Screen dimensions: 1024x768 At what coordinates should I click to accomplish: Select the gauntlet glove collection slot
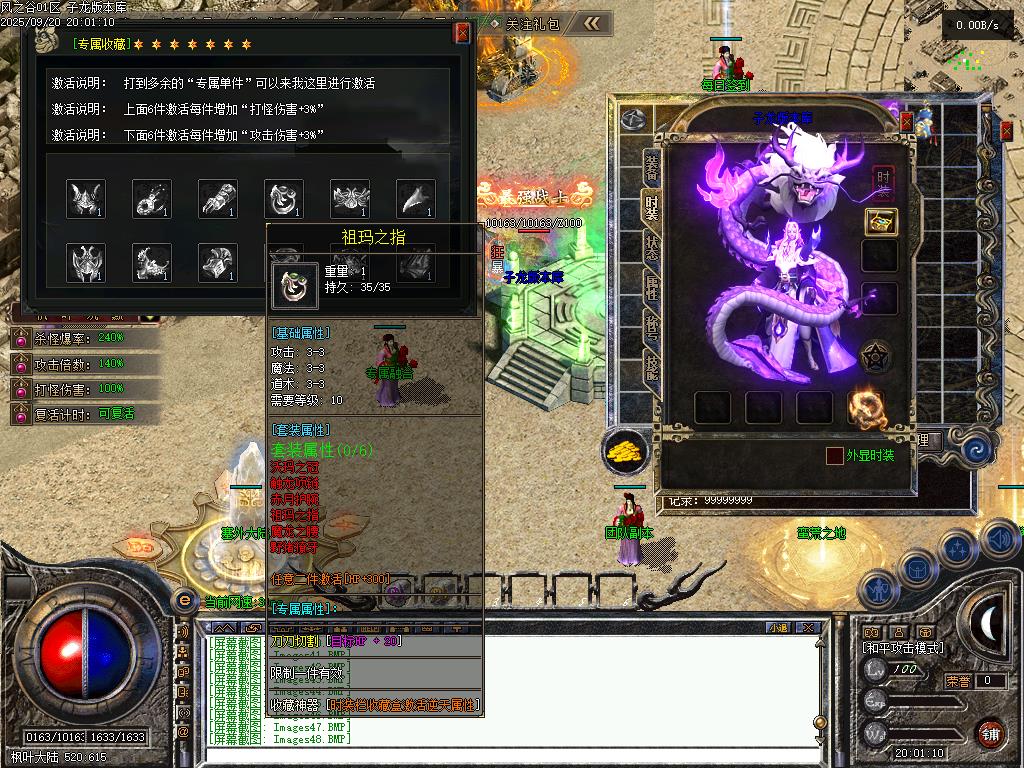(x=217, y=199)
